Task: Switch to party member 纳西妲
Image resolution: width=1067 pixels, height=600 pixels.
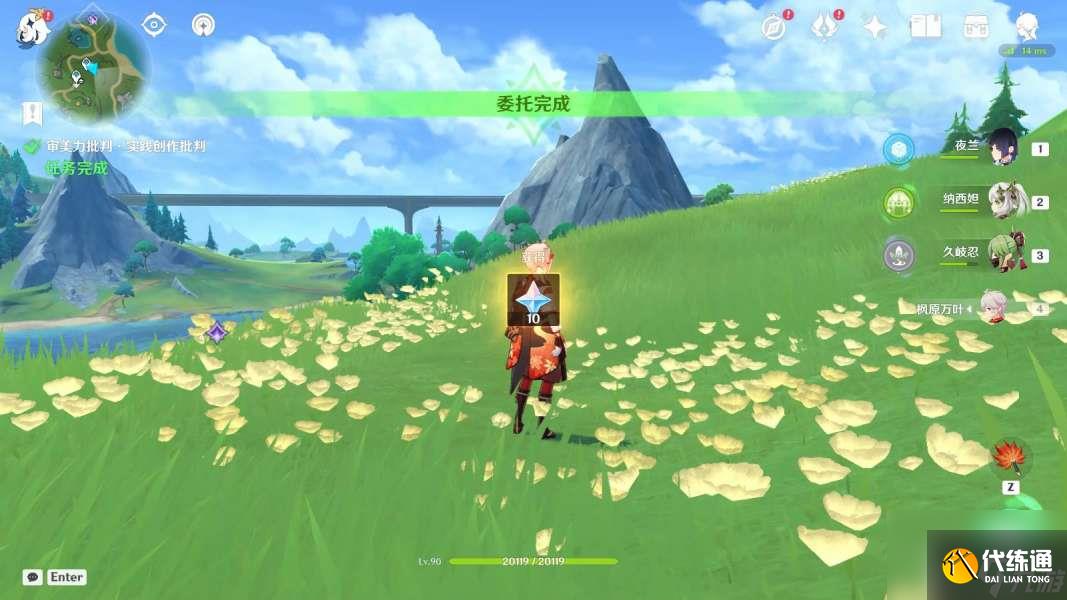Action: [1001, 200]
